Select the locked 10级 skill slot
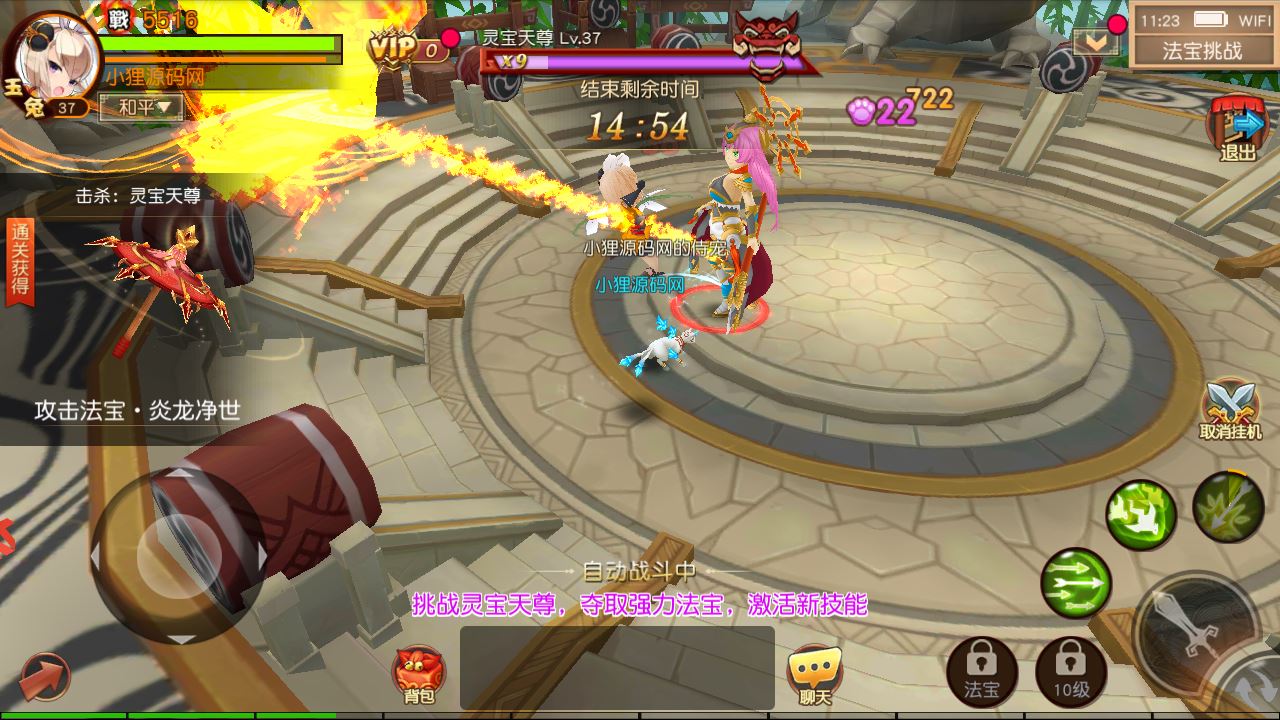This screenshot has width=1280, height=720. [x=1071, y=672]
